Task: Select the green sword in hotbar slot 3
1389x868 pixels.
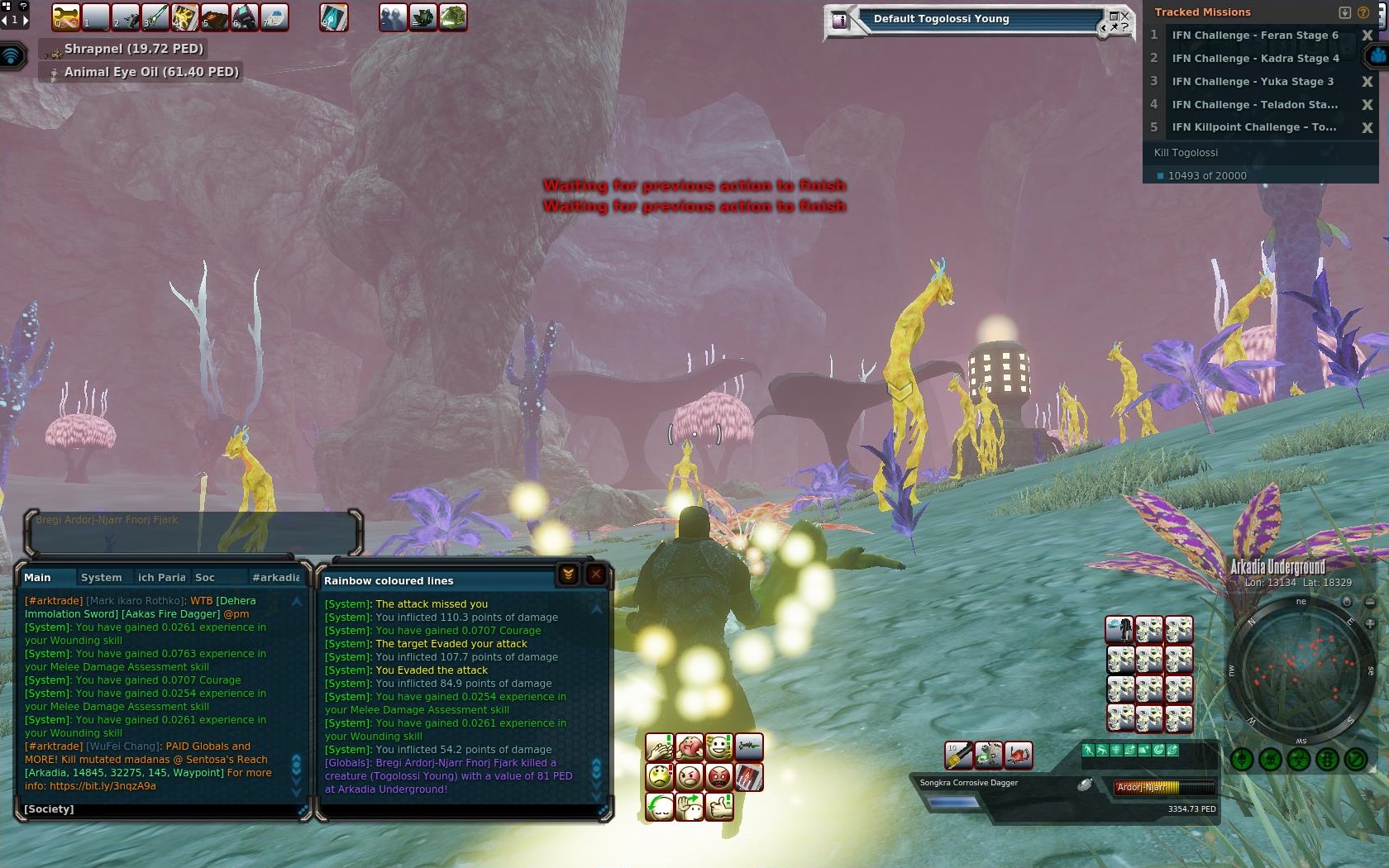Action: click(x=155, y=17)
